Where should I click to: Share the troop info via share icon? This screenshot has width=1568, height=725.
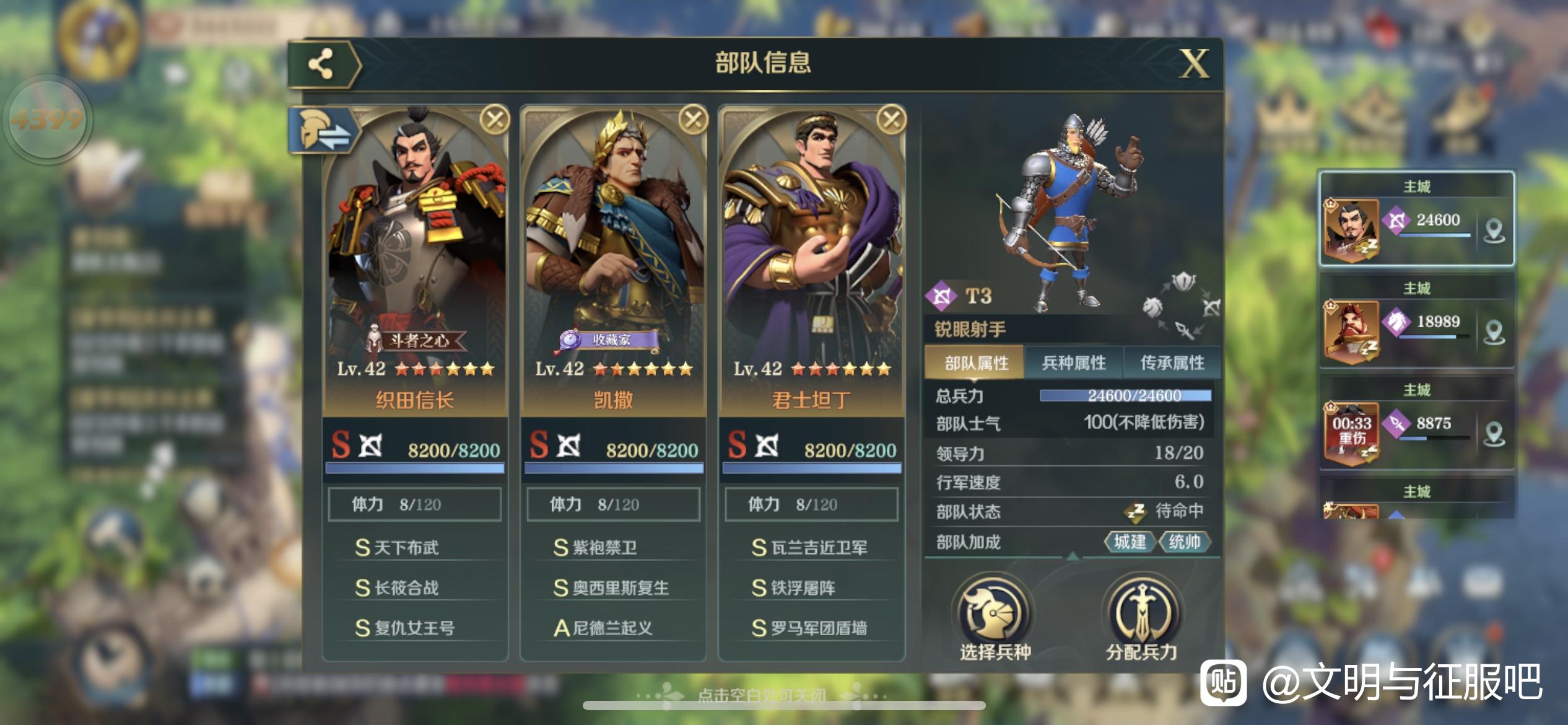pos(321,63)
